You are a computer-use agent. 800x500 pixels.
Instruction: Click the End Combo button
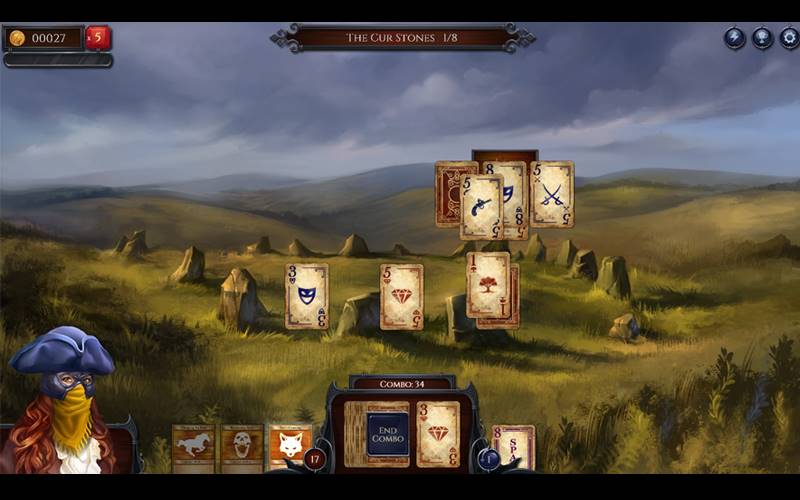(x=388, y=434)
